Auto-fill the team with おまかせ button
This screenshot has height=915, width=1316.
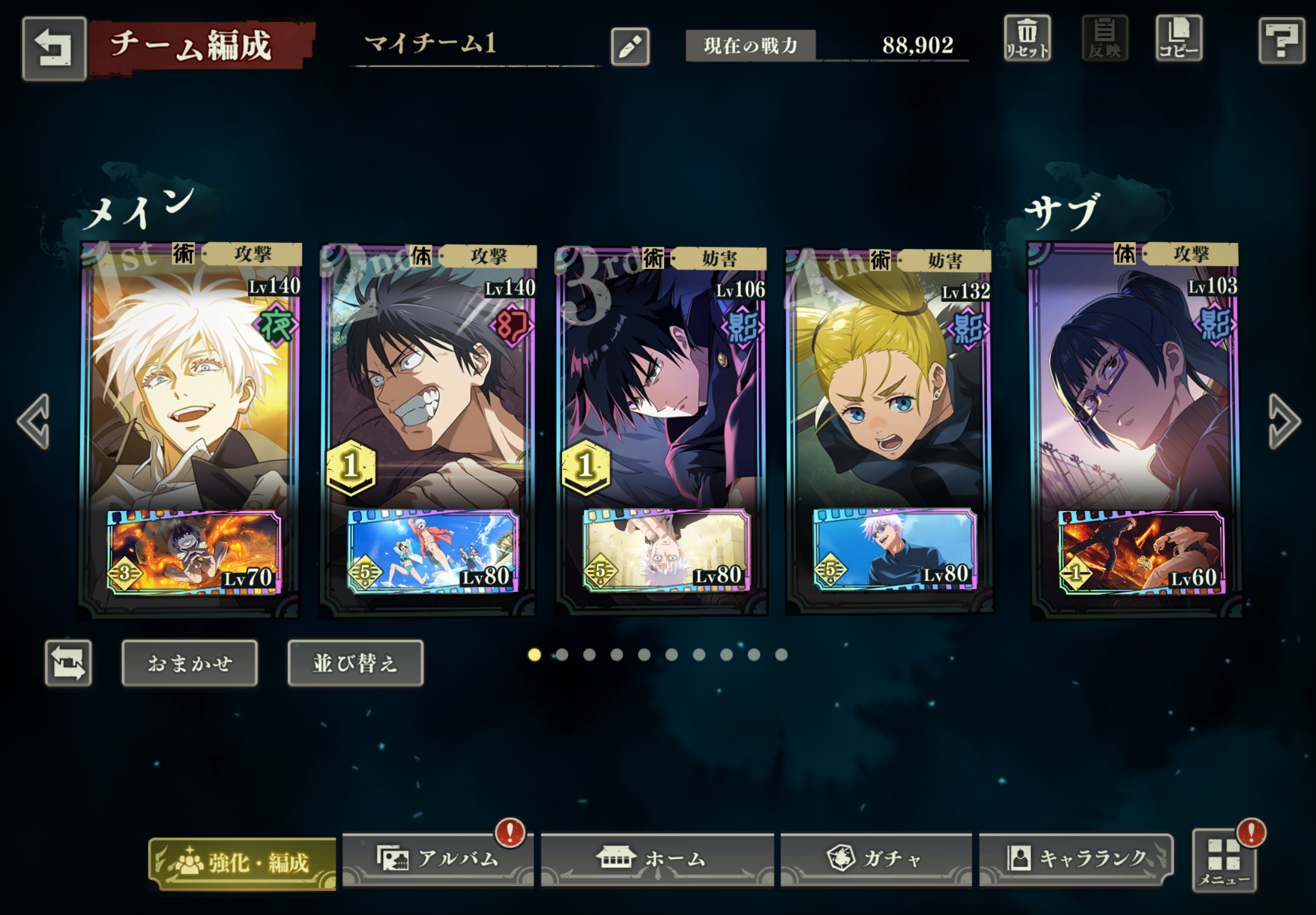[x=190, y=663]
